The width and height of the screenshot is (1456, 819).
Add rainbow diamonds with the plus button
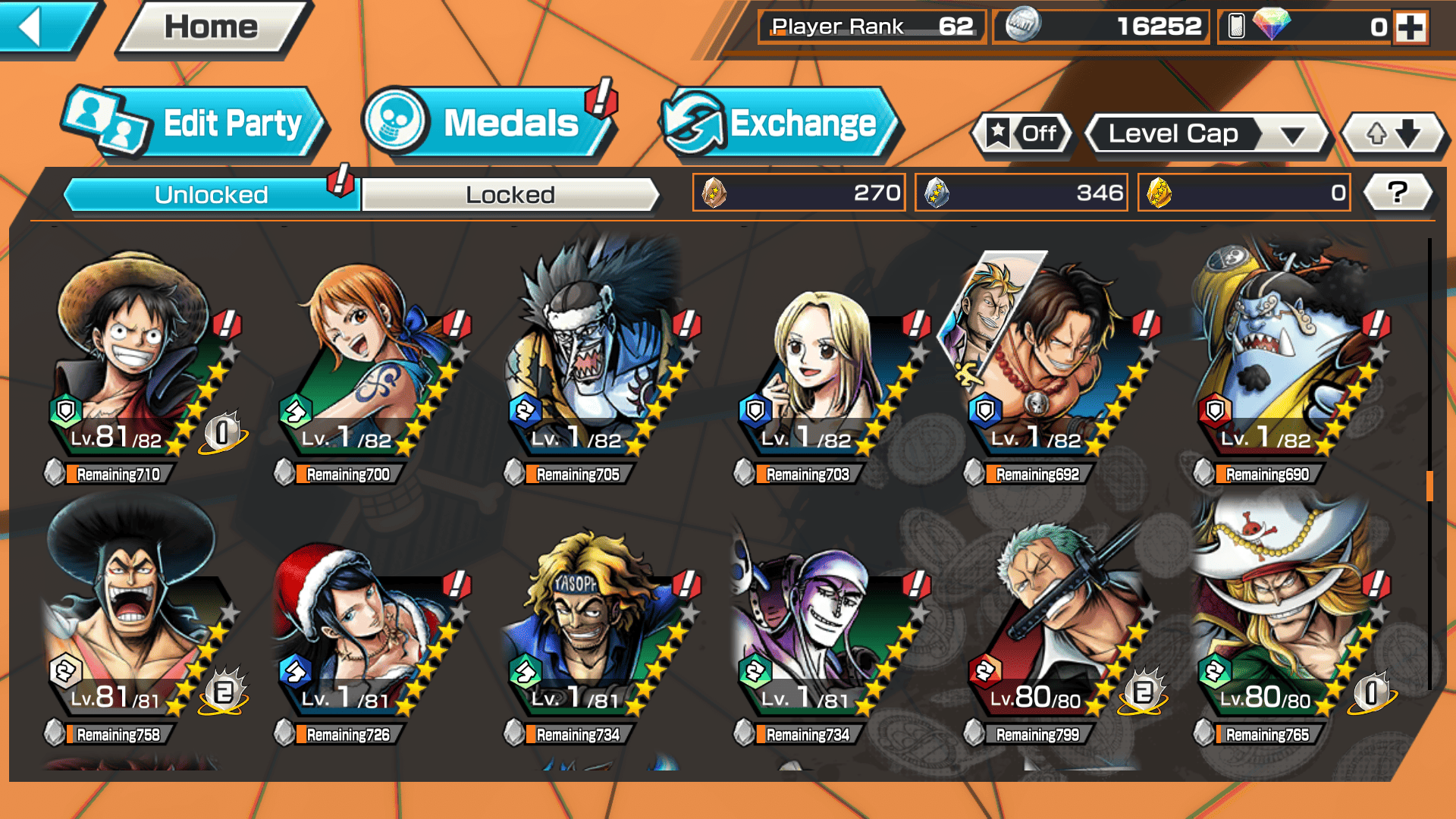click(1410, 27)
